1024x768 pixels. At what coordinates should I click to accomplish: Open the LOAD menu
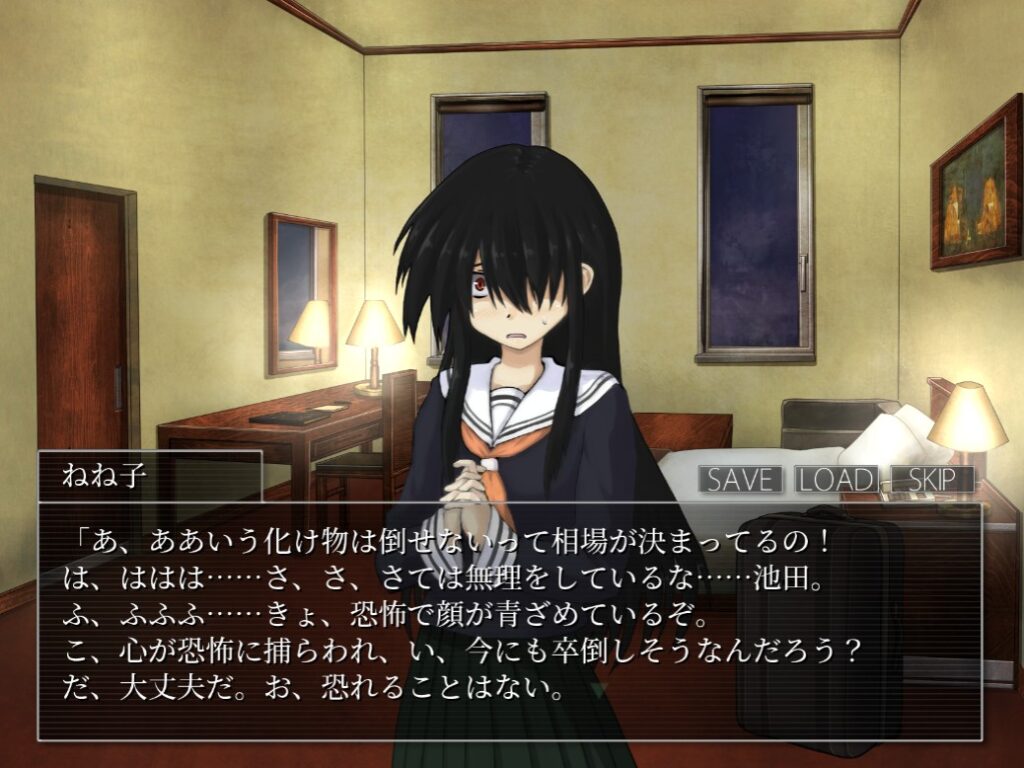tap(837, 479)
